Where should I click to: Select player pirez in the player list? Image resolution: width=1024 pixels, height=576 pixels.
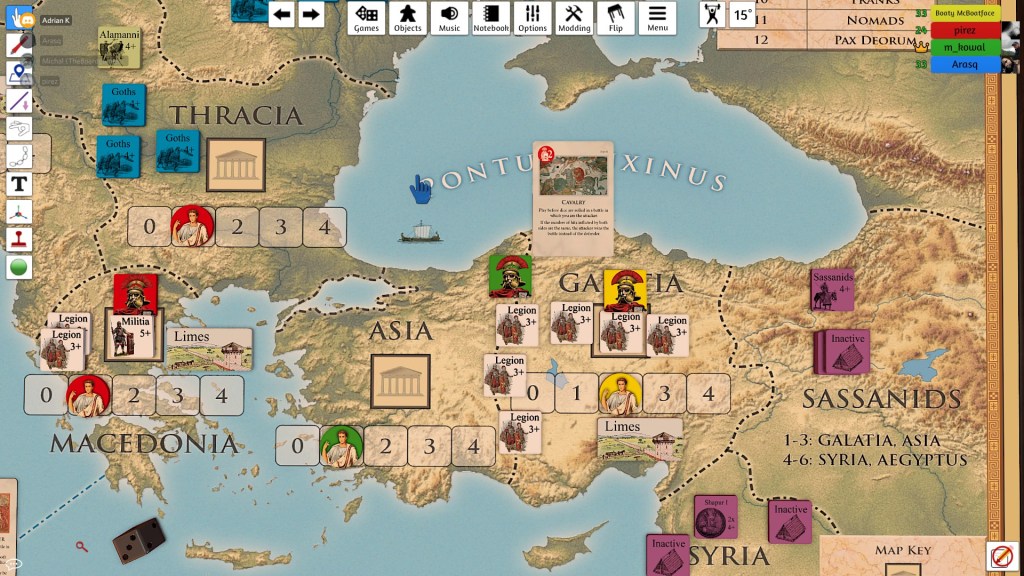tap(965, 30)
